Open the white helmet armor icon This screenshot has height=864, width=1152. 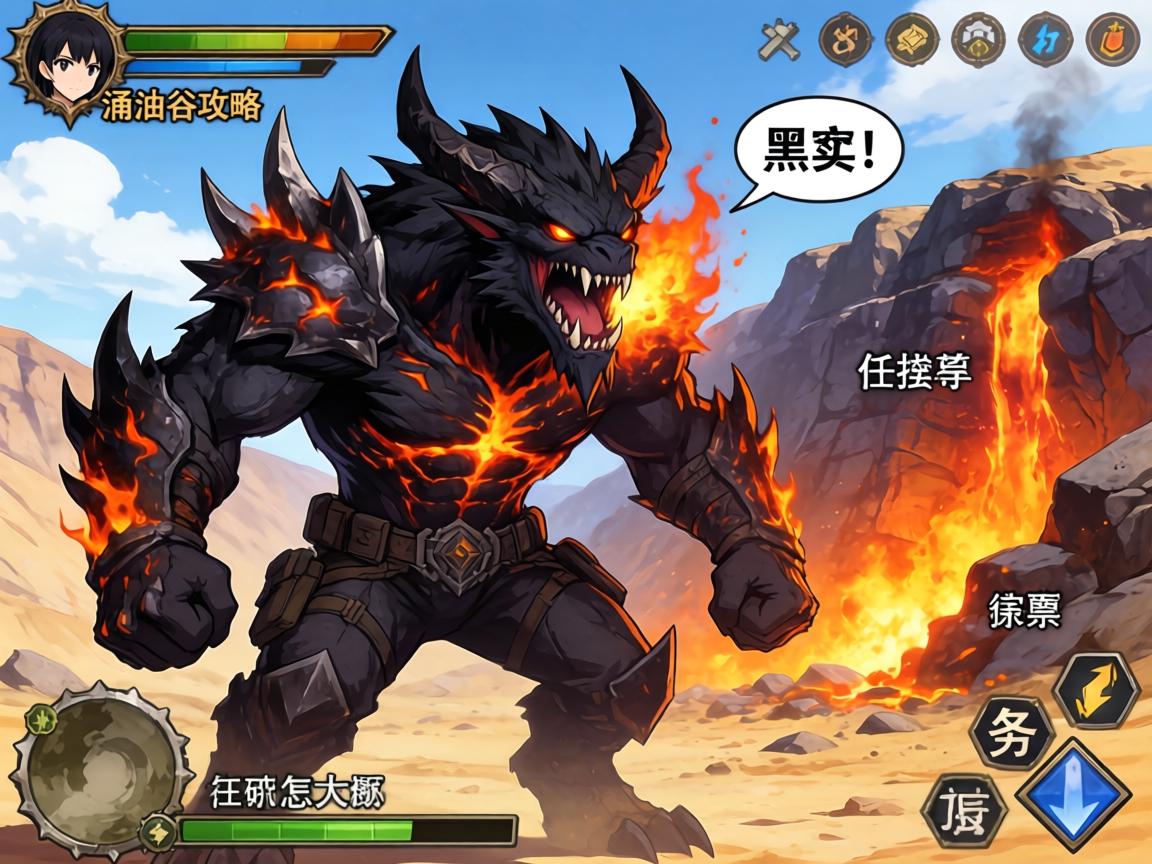[979, 40]
